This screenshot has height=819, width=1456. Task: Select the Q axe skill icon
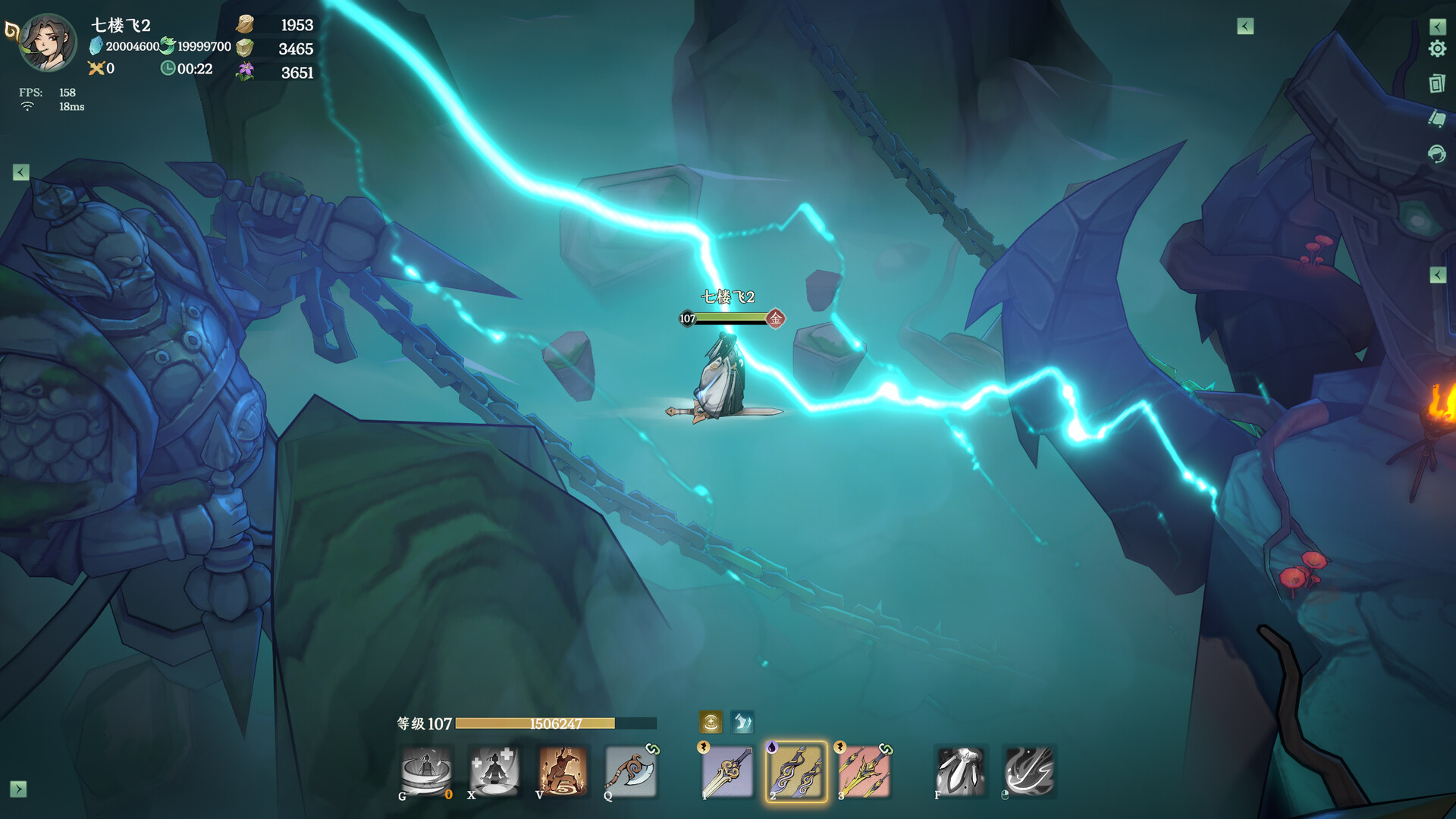pos(631,770)
